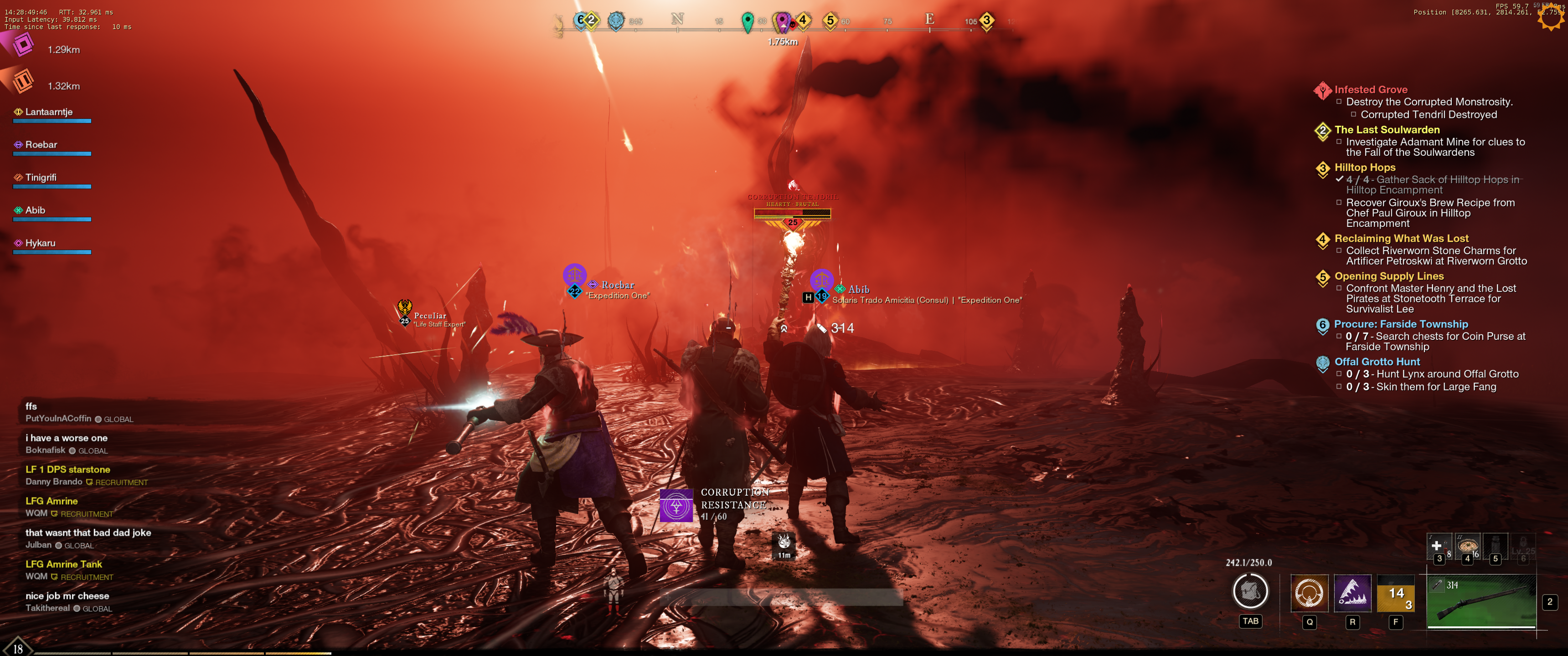Open the Opening Supply Lines quest

pos(1388,276)
